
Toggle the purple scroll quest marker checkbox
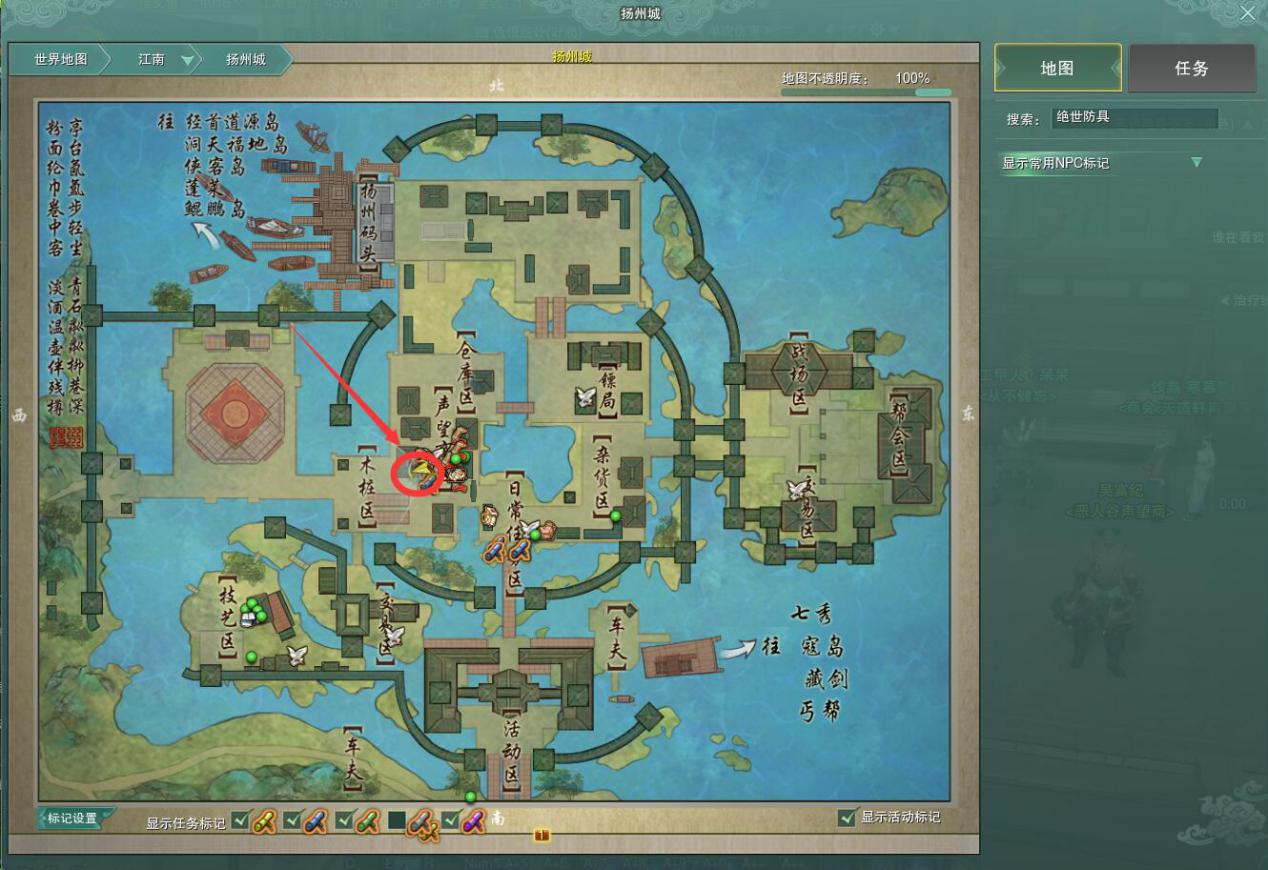pyautogui.click(x=449, y=821)
